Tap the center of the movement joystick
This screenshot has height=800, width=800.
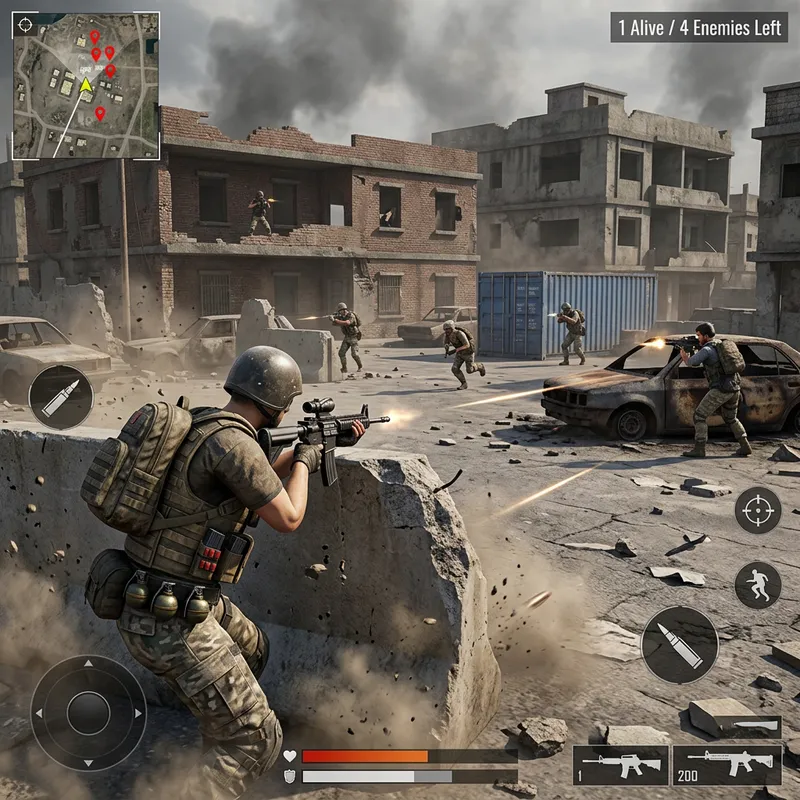click(x=88, y=713)
